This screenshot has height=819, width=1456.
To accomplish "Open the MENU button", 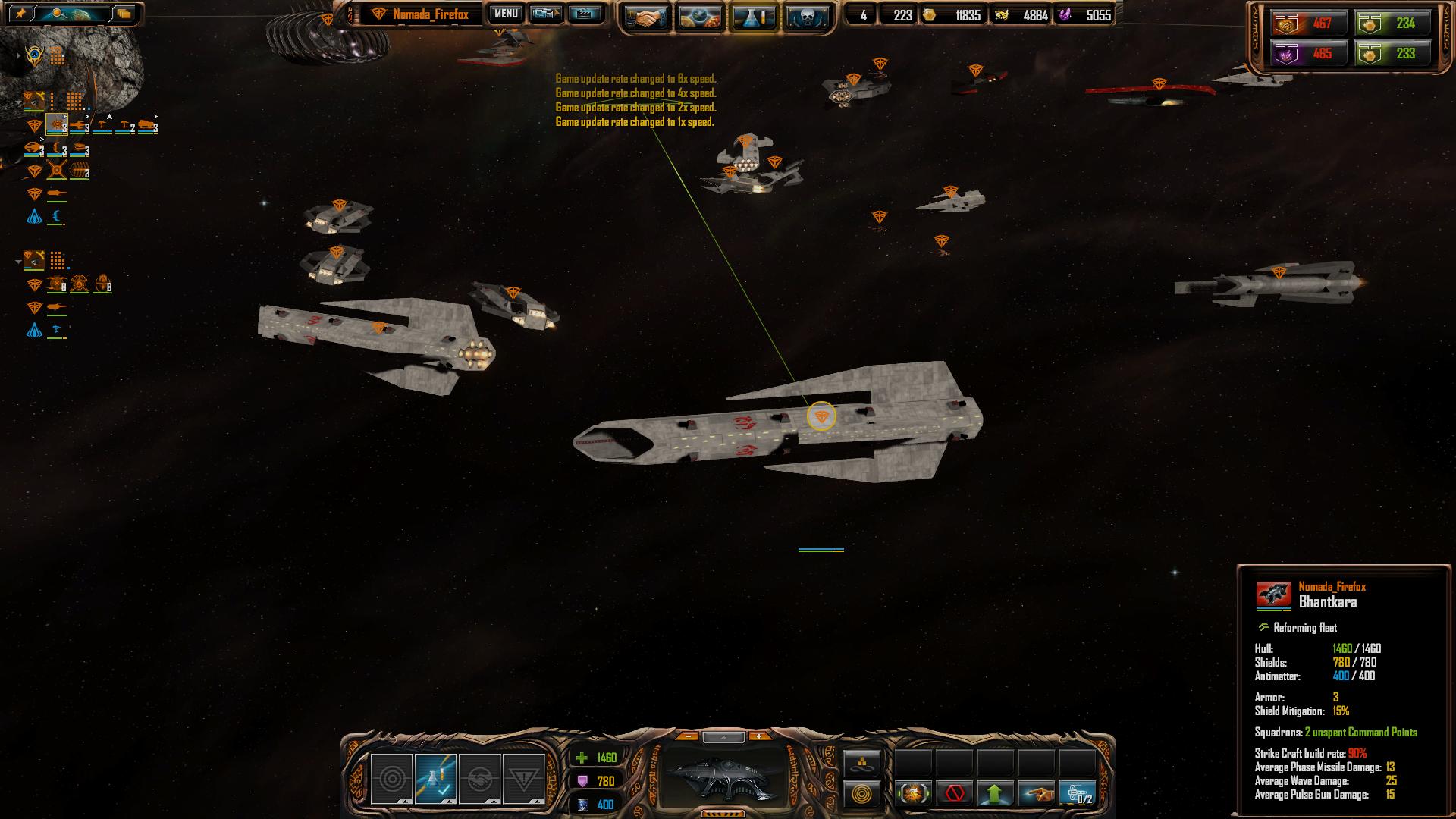I will 506,14.
